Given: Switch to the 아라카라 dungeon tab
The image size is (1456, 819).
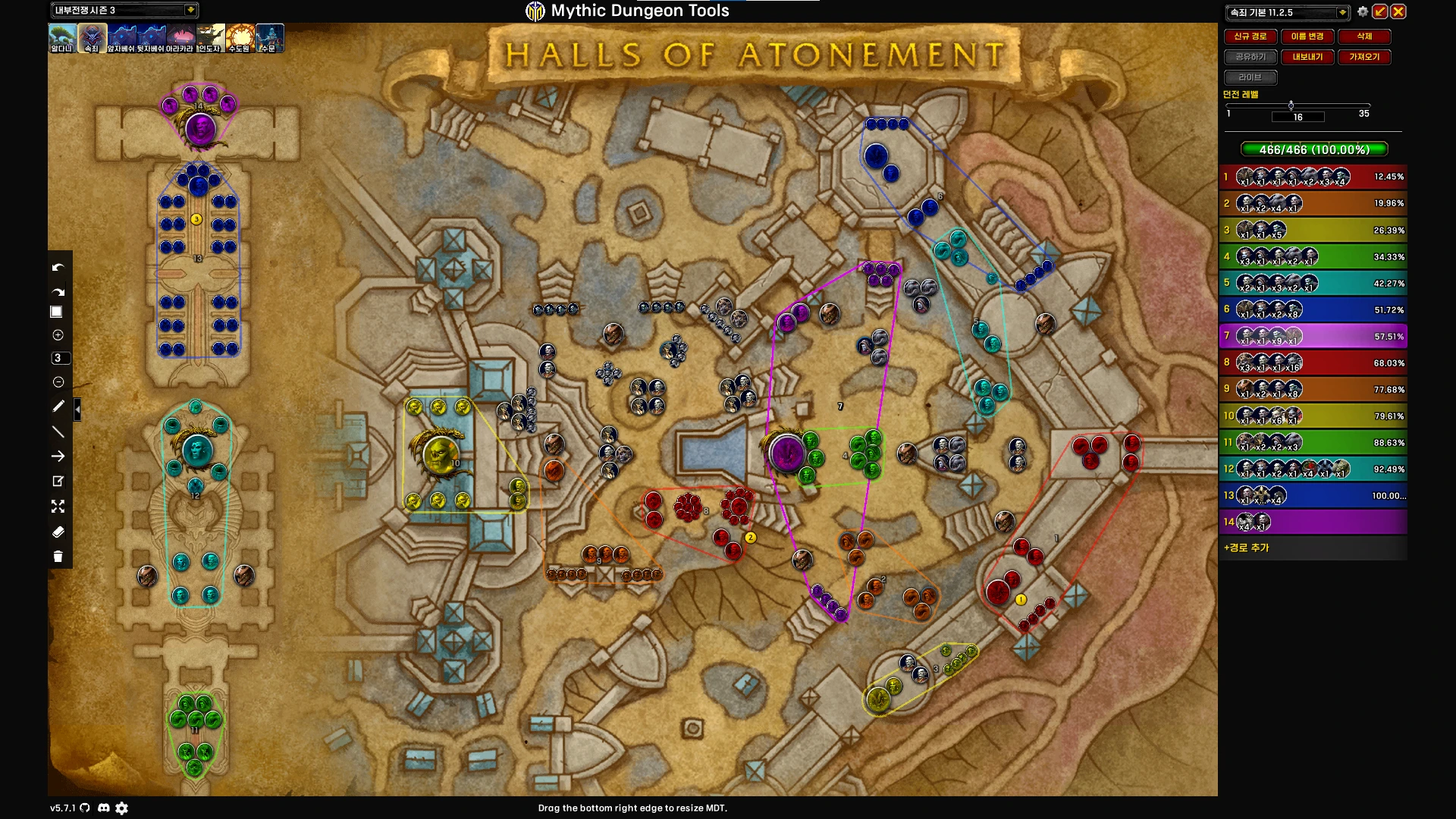Looking at the screenshot, I should click(x=180, y=38).
